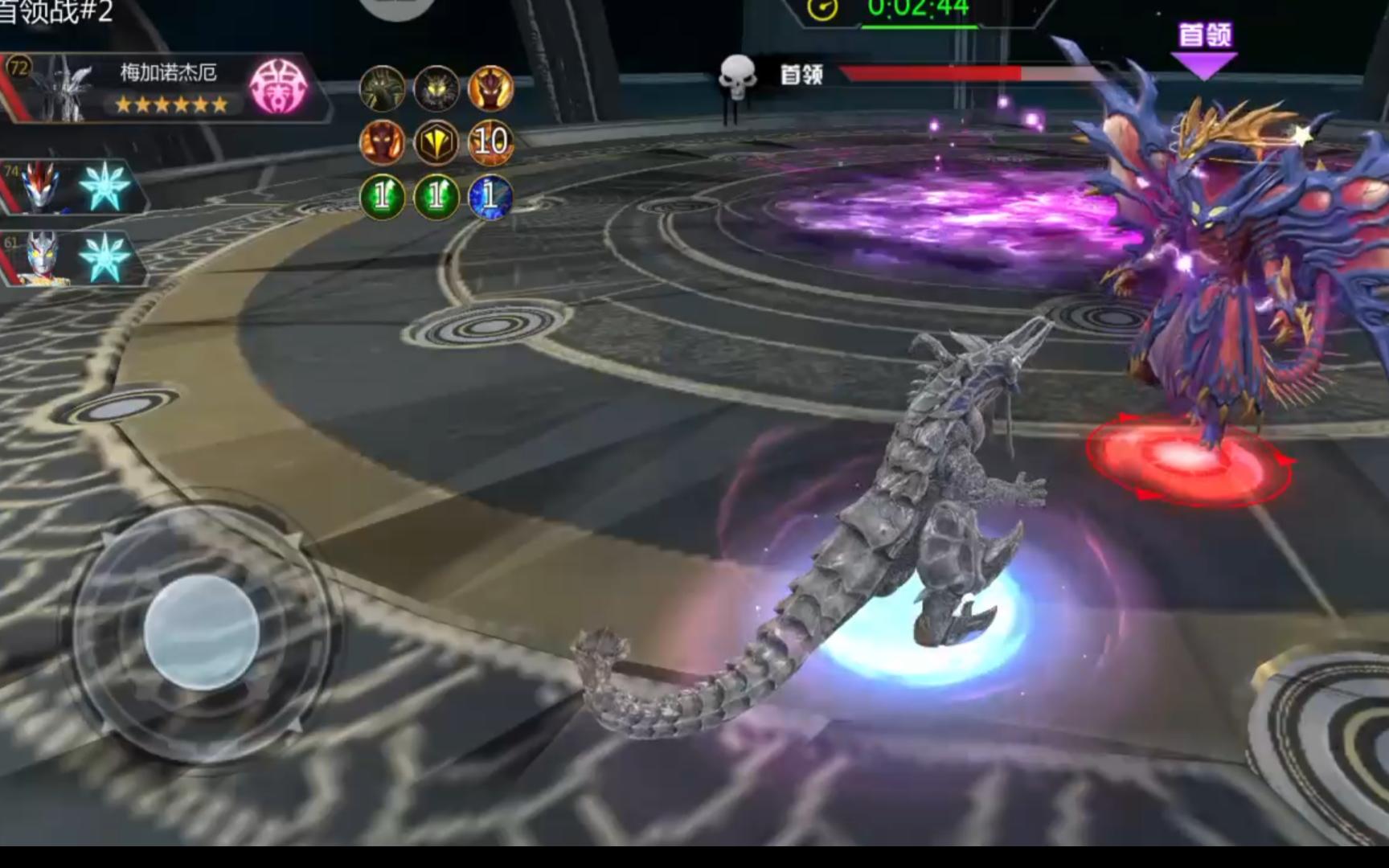Tap the virtual joystick thumb knob
Image resolution: width=1389 pixels, height=868 pixels.
click(x=201, y=632)
